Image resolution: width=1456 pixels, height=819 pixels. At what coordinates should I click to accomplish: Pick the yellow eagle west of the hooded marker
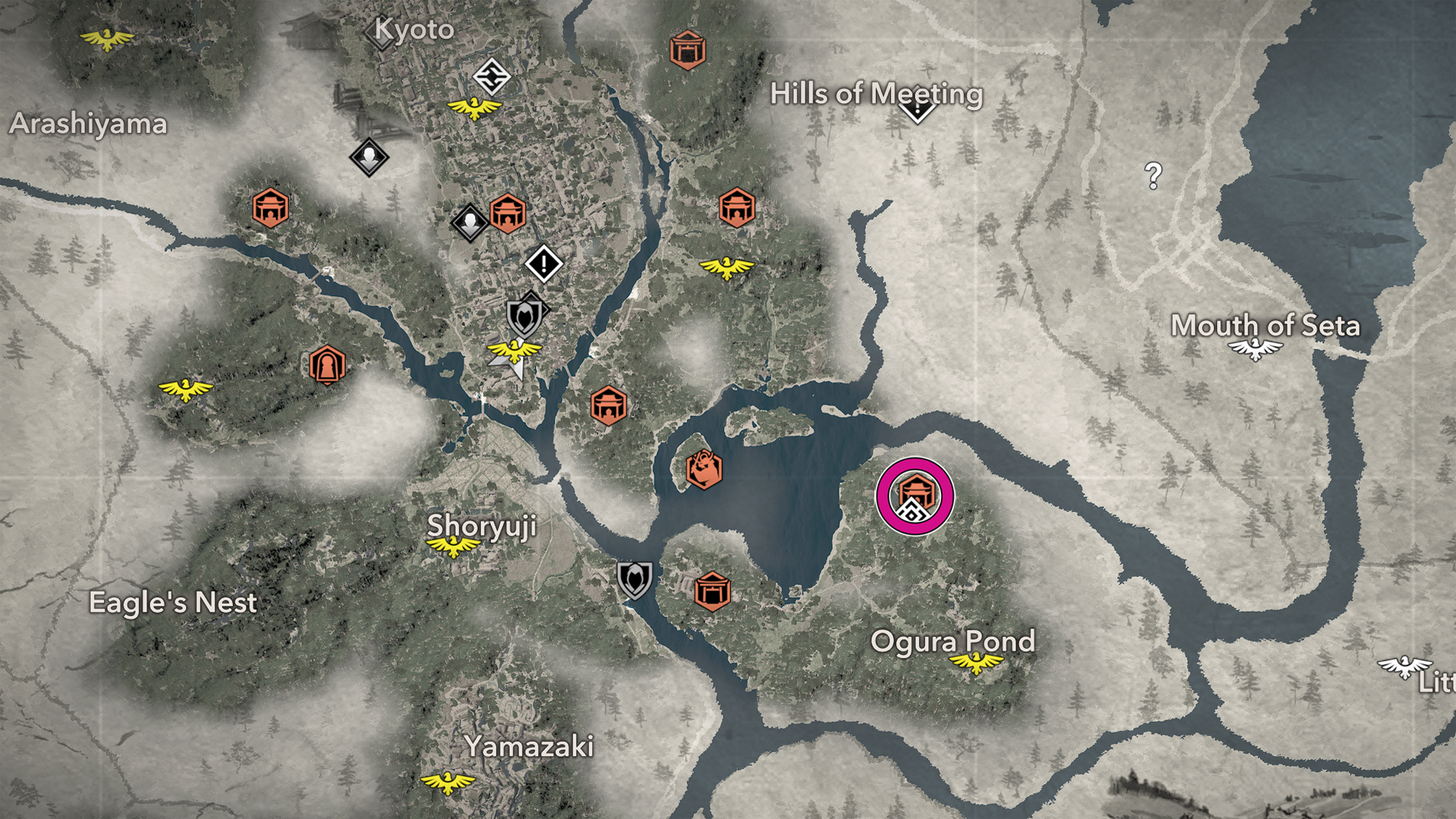[186, 390]
